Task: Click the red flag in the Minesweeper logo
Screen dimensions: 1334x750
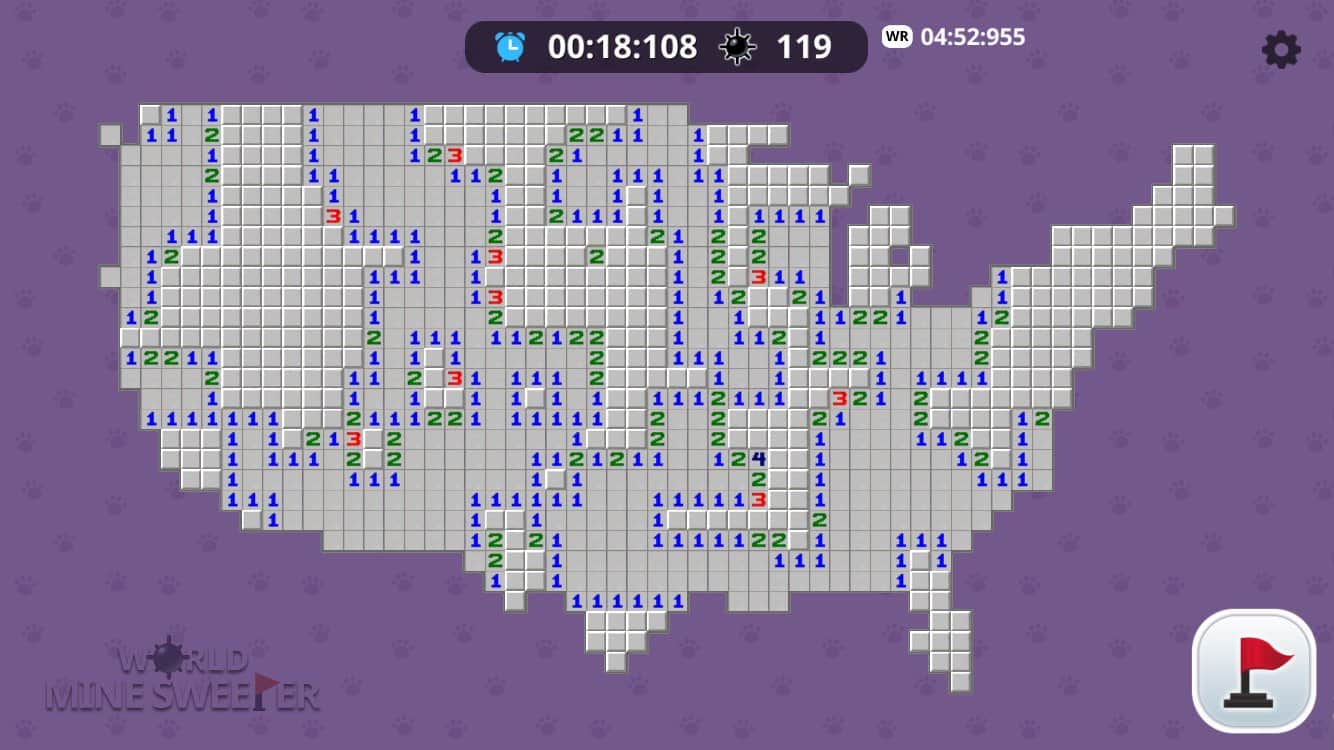Action: [x=263, y=684]
